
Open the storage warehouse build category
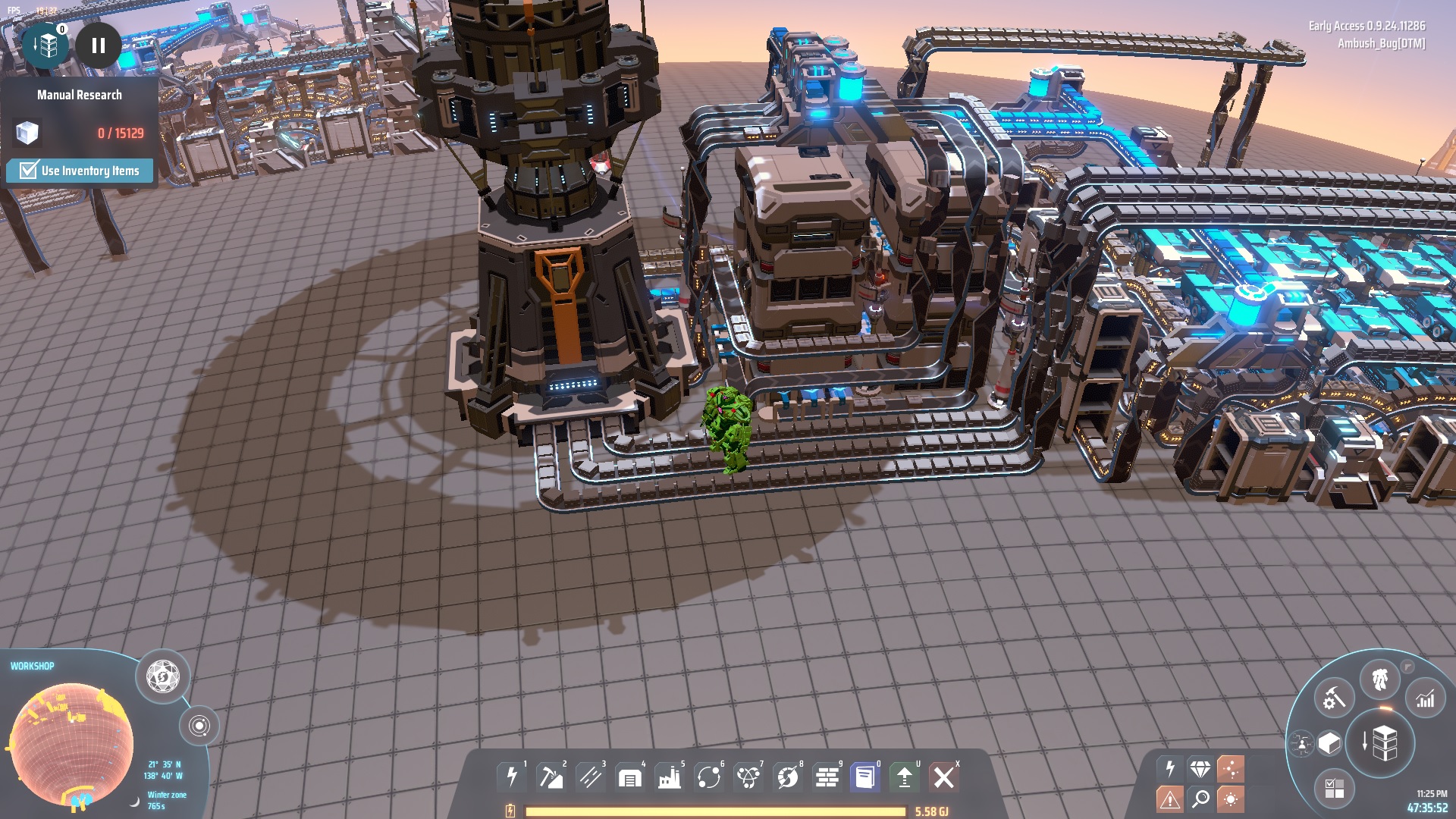coord(629,777)
